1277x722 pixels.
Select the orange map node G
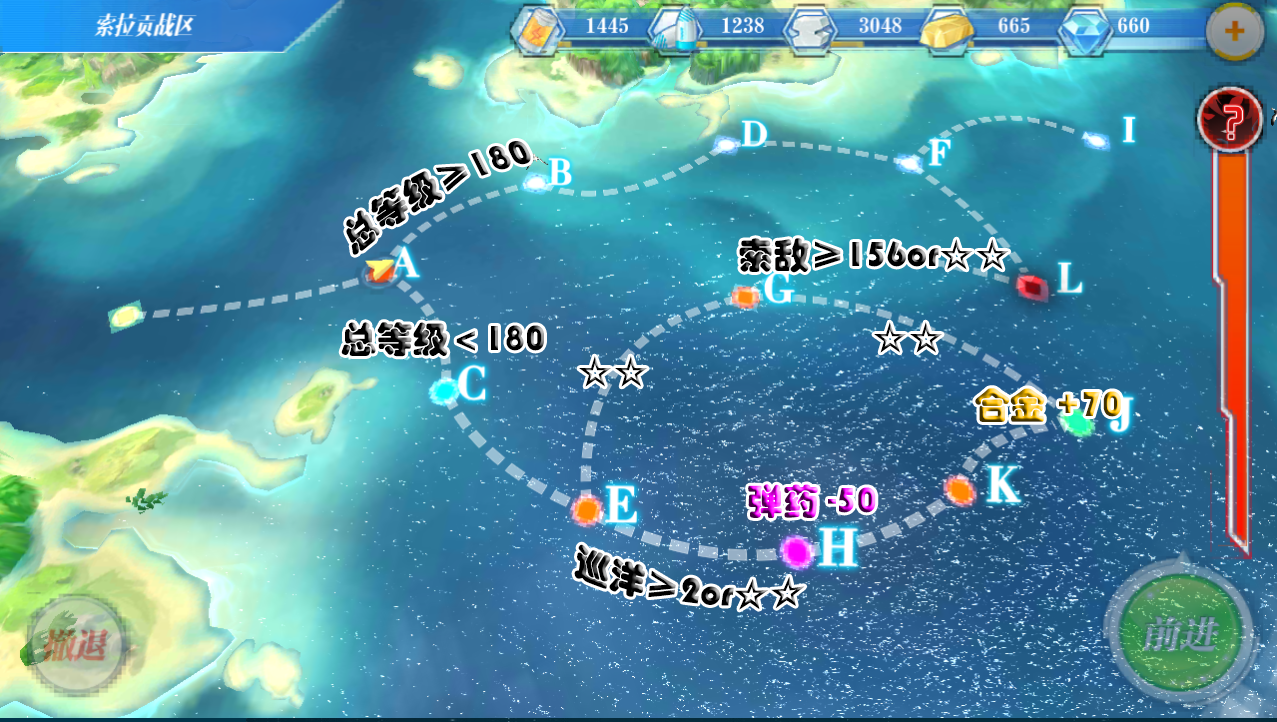[745, 296]
